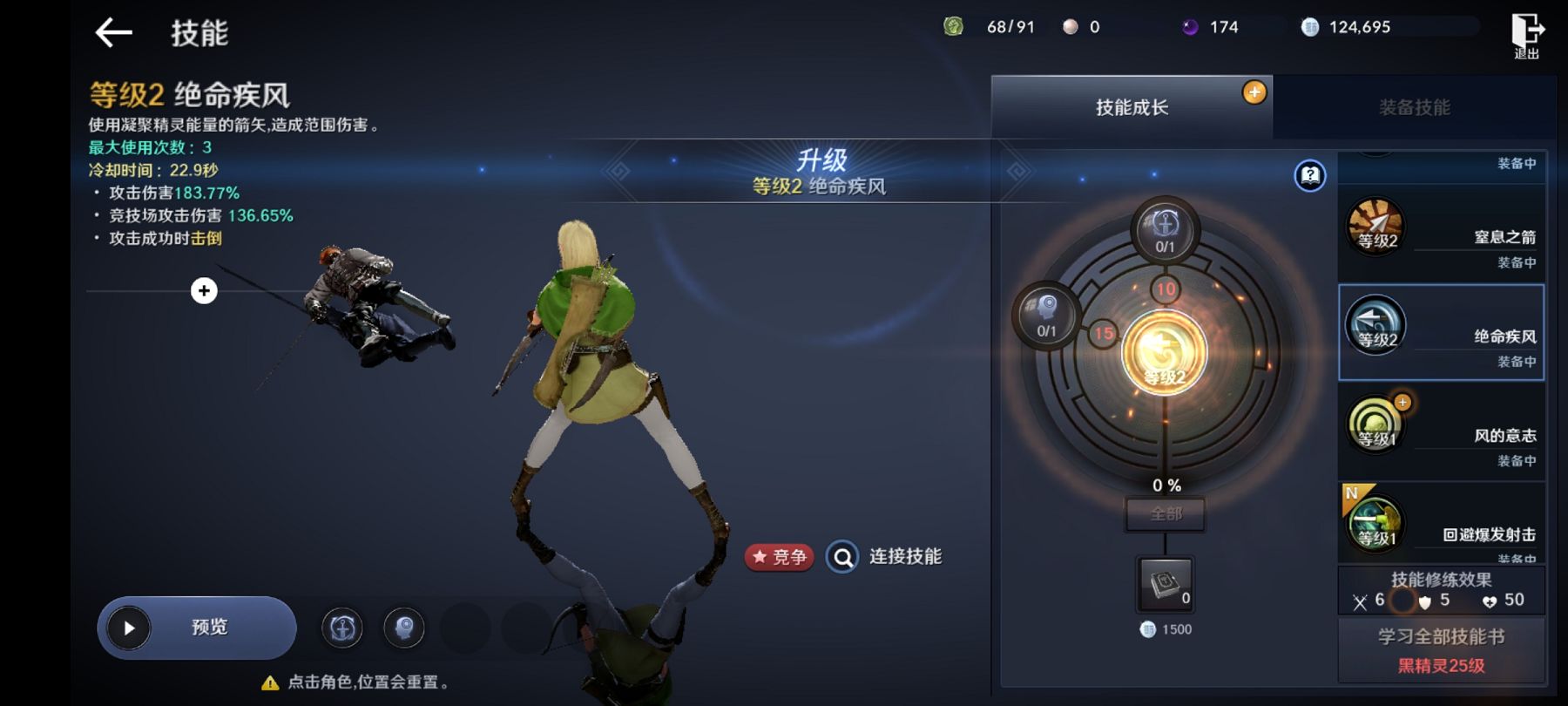1568x706 pixels.
Task: Select the skill book slot above 1500
Action: [1166, 584]
